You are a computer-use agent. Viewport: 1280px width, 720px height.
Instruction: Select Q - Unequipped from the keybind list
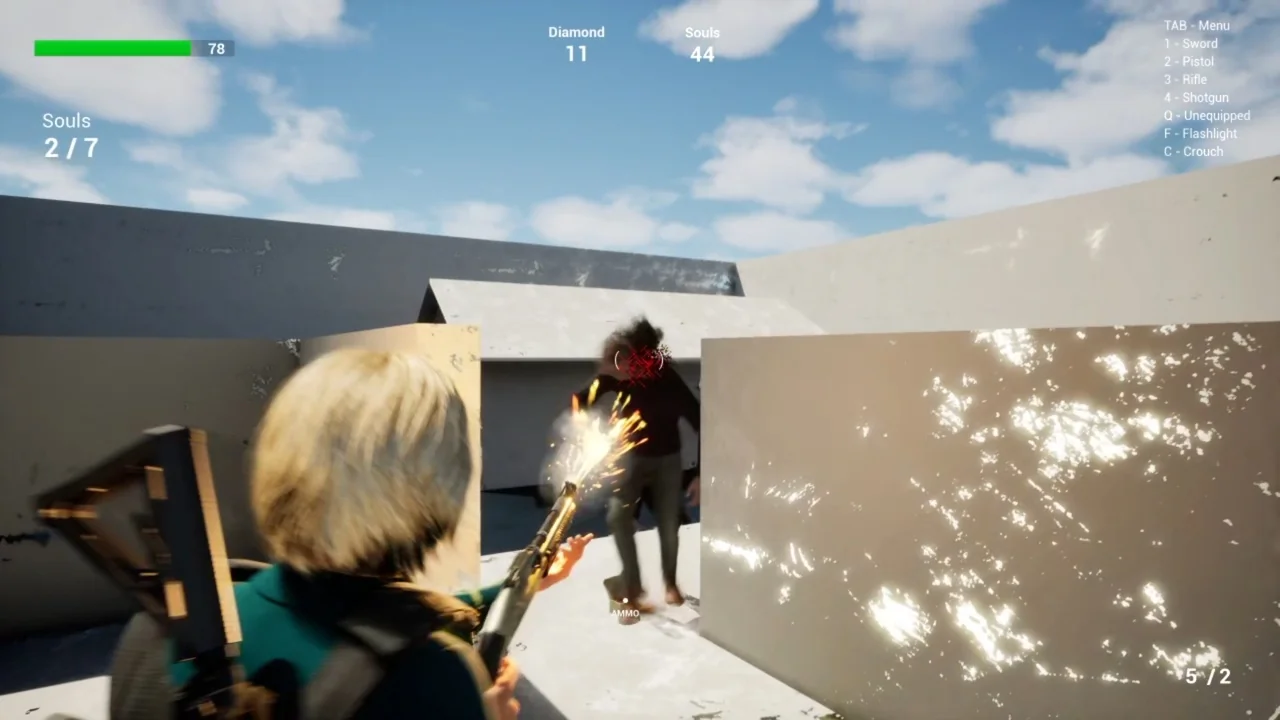[x=1206, y=115]
